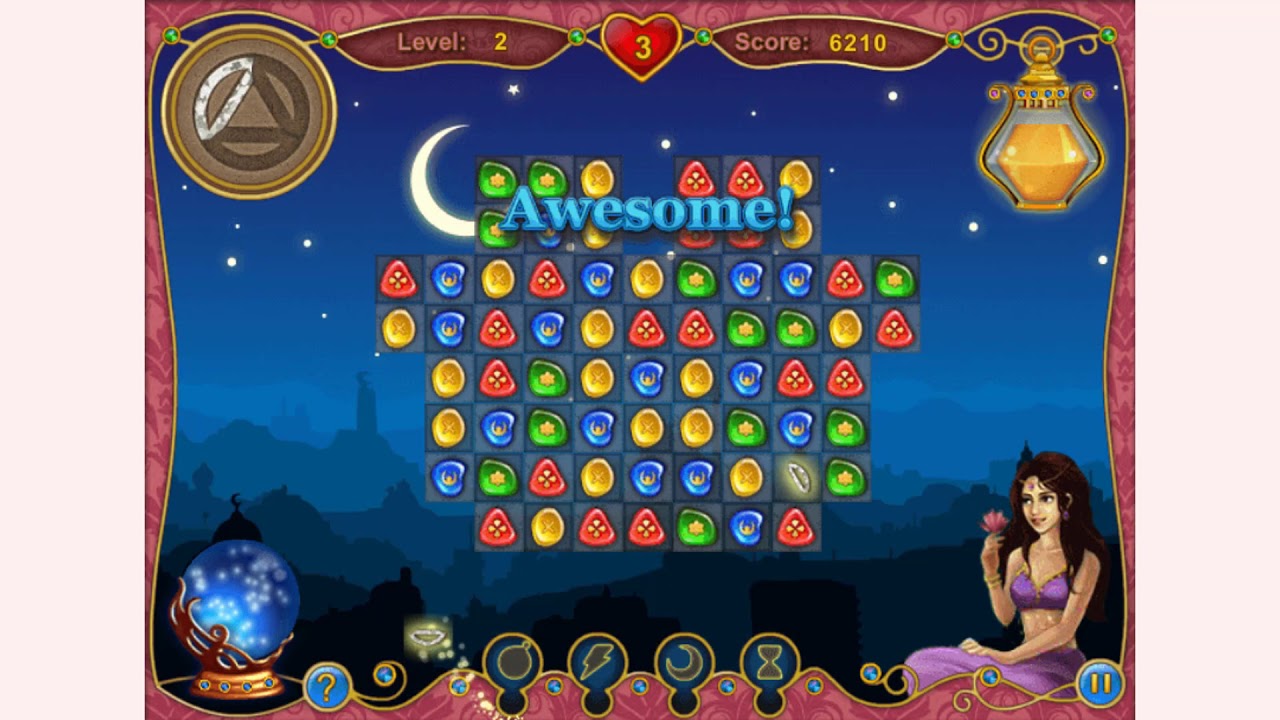
Task: Pause the game
Action: coord(1098,684)
